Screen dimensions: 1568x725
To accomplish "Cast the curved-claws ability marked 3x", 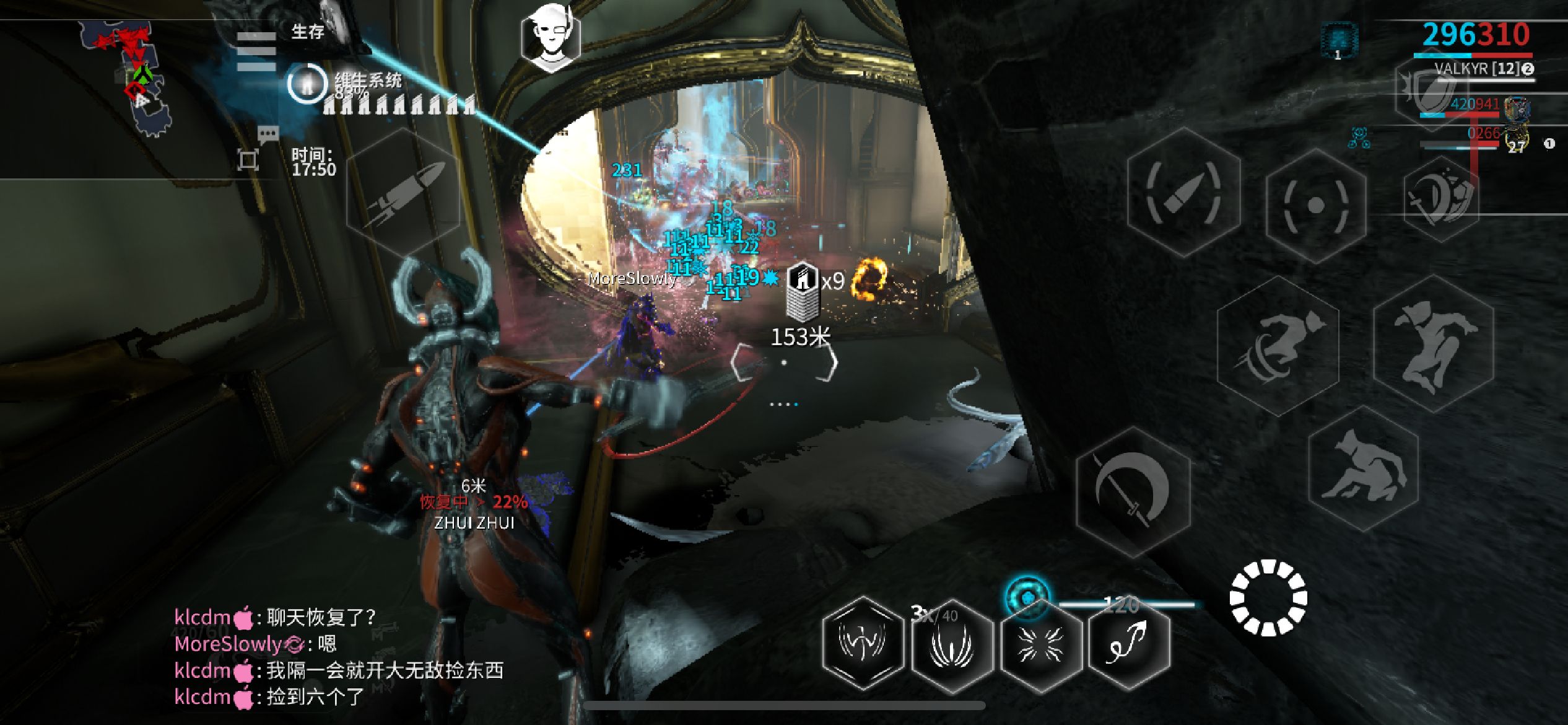I will point(952,644).
